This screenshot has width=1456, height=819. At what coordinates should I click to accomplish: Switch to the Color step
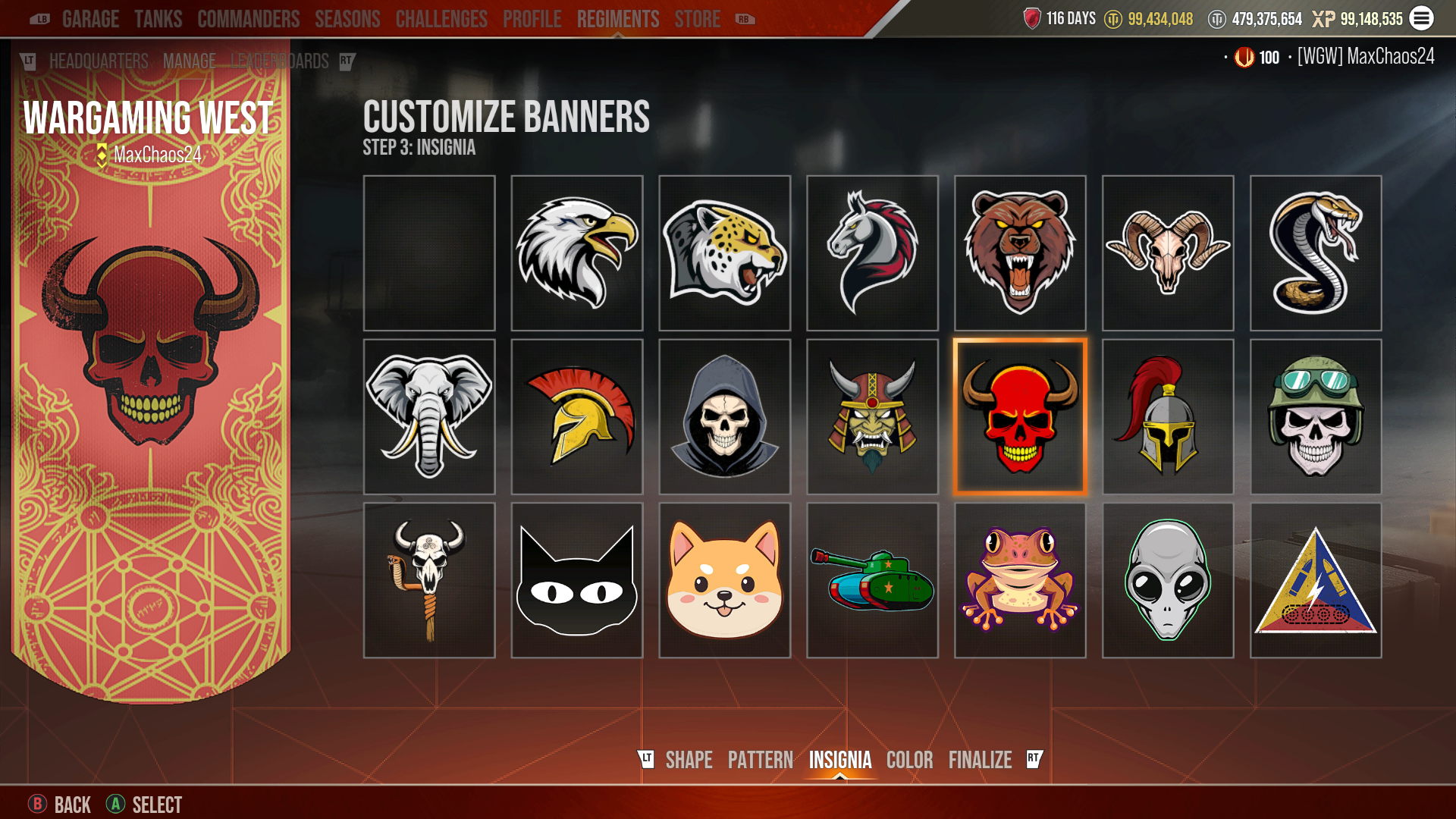pyautogui.click(x=909, y=760)
